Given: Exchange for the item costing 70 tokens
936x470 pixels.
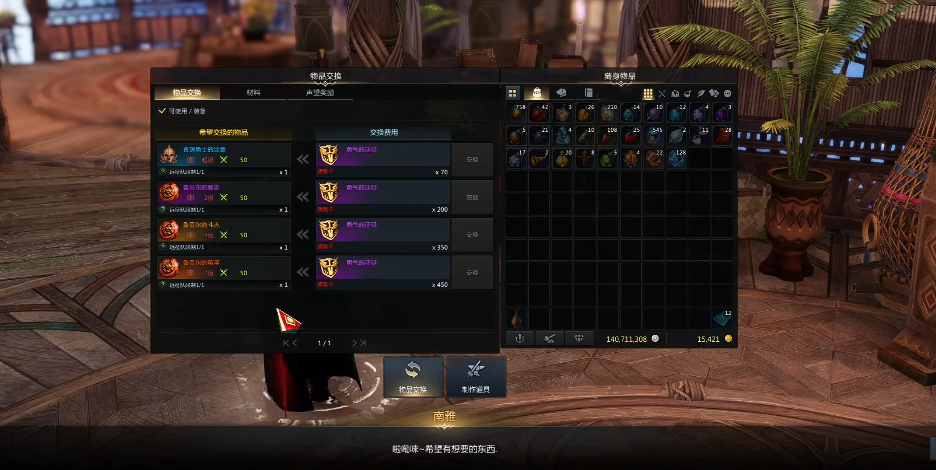Looking at the screenshot, I should click(x=472, y=157).
